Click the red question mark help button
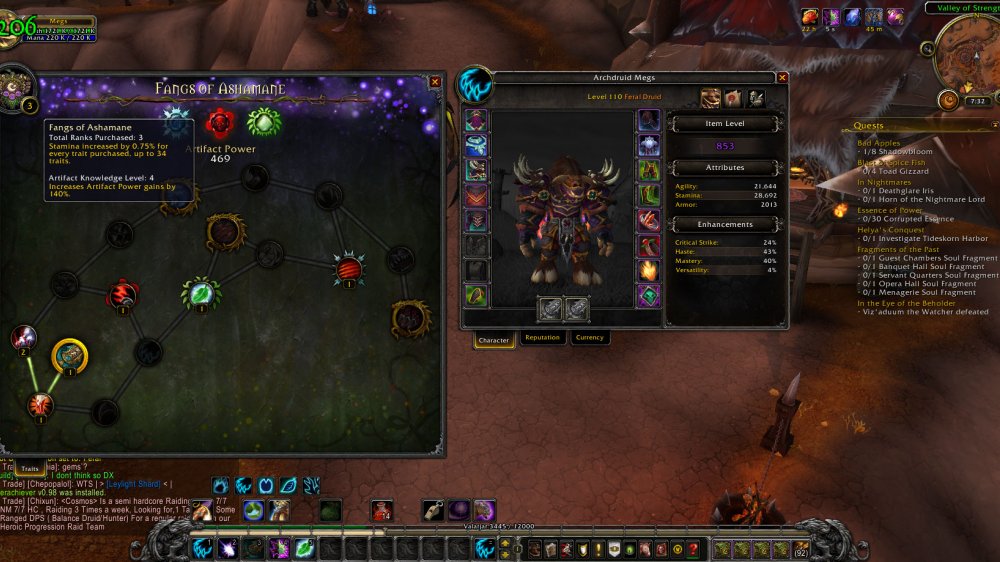Screen dimensions: 1000x562 click(693, 549)
